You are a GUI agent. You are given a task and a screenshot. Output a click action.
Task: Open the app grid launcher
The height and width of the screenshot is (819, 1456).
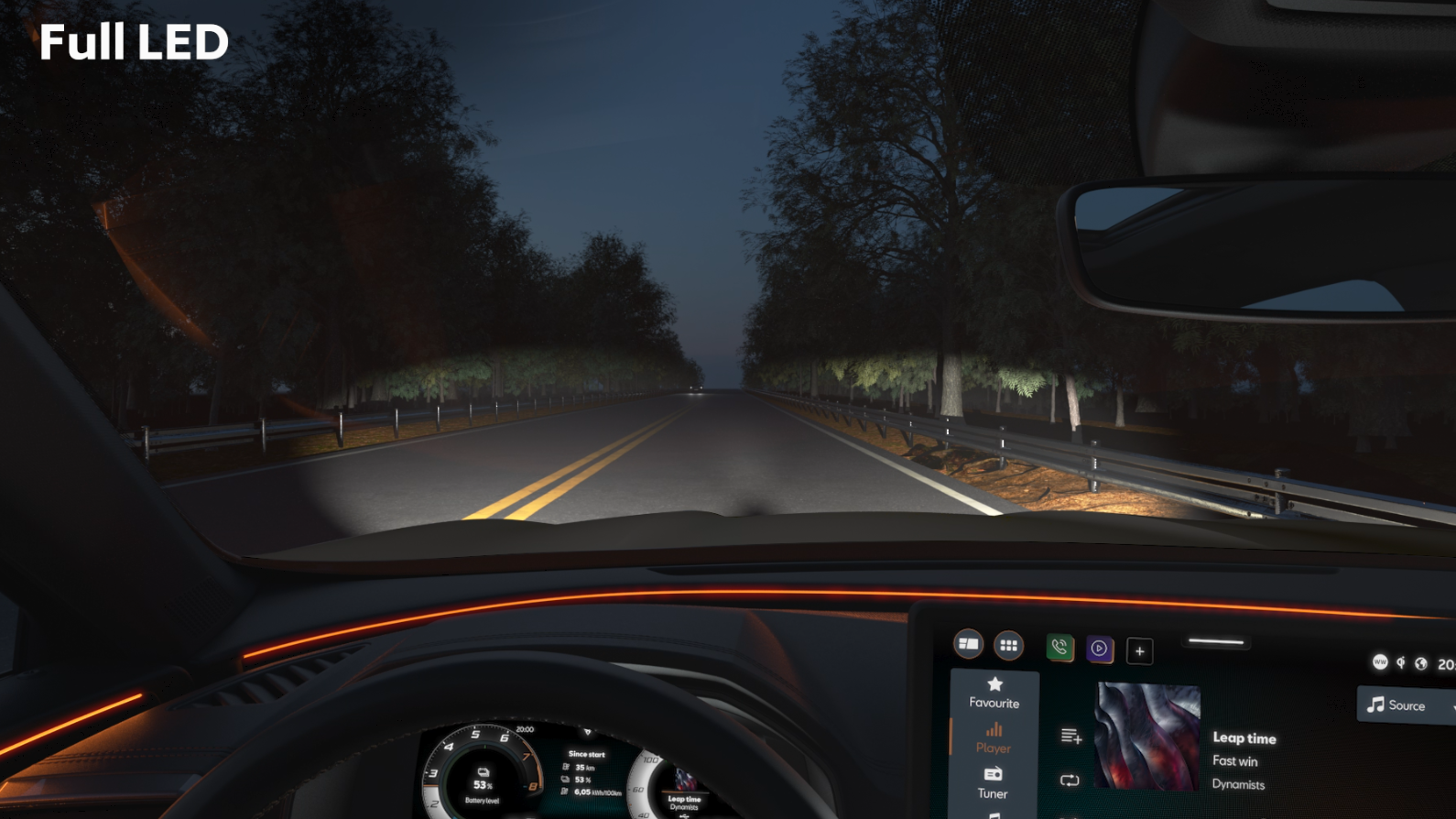coord(1008,646)
